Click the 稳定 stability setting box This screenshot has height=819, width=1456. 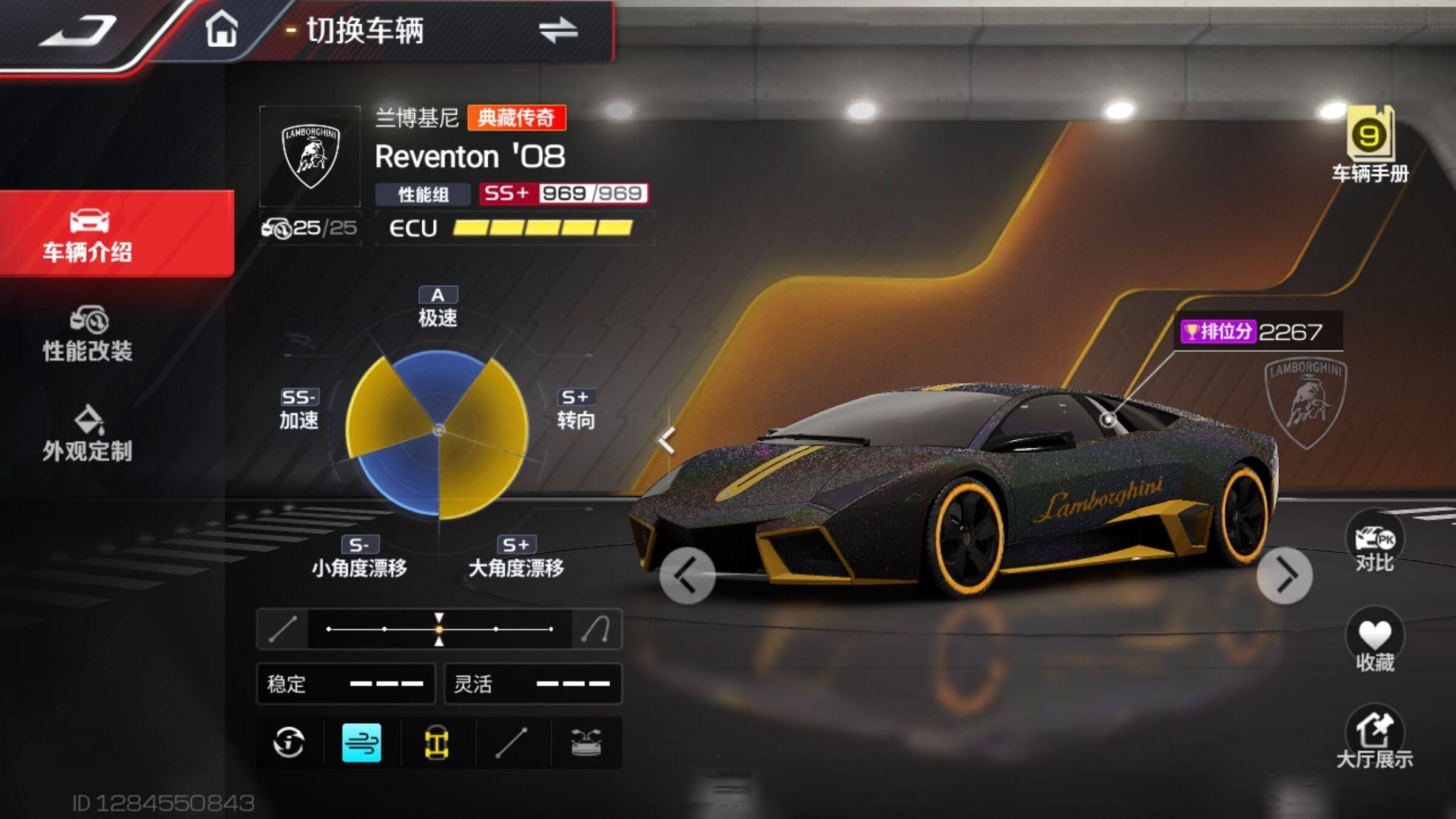346,684
